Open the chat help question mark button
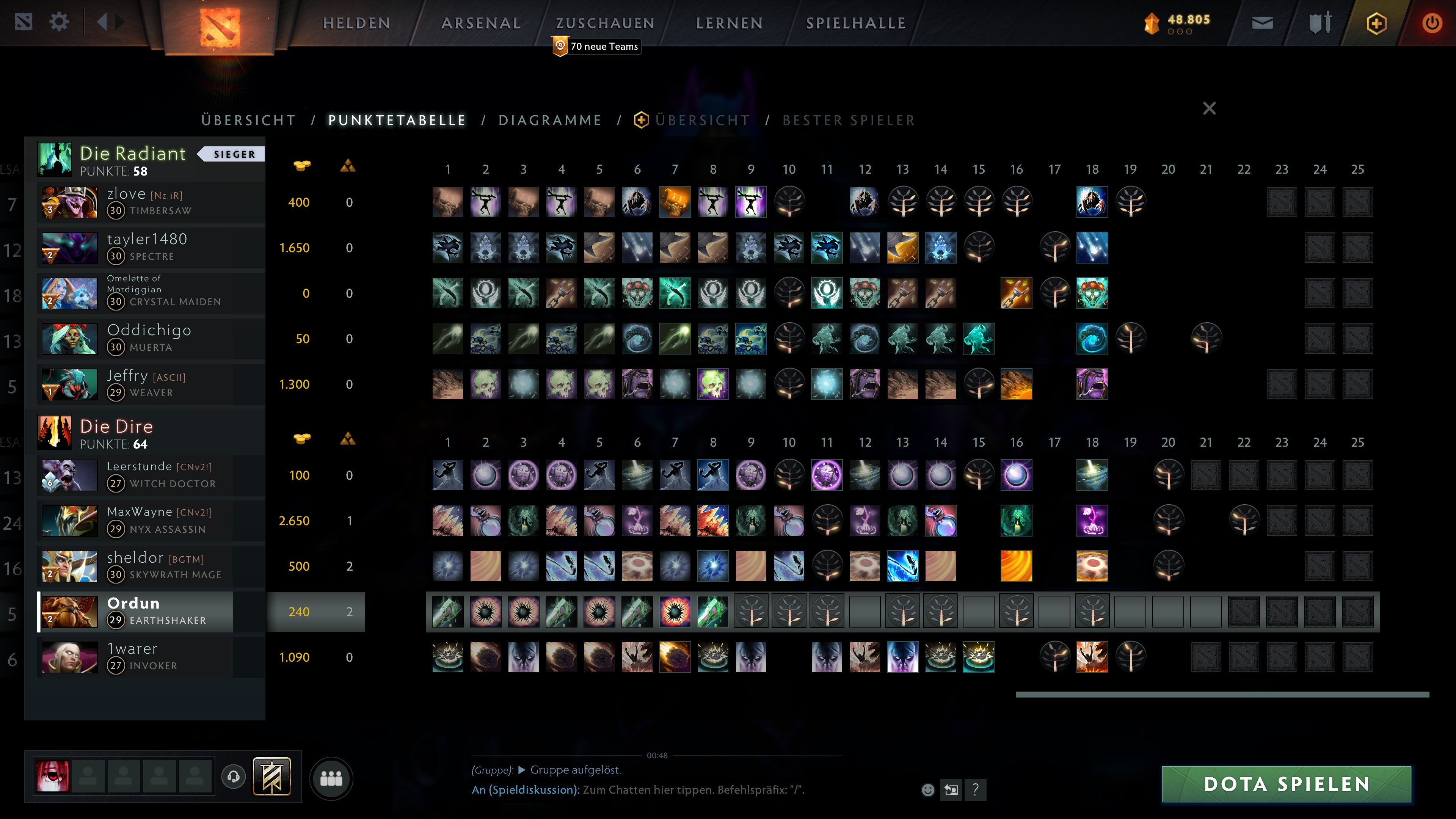Image resolution: width=1456 pixels, height=819 pixels. [974, 789]
